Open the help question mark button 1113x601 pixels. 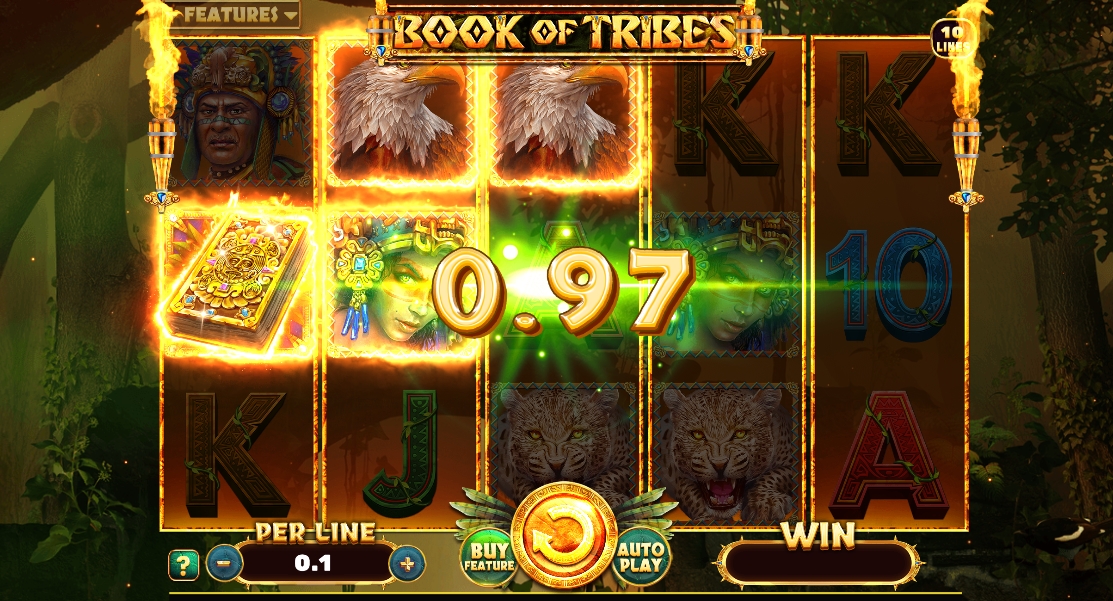coord(183,565)
